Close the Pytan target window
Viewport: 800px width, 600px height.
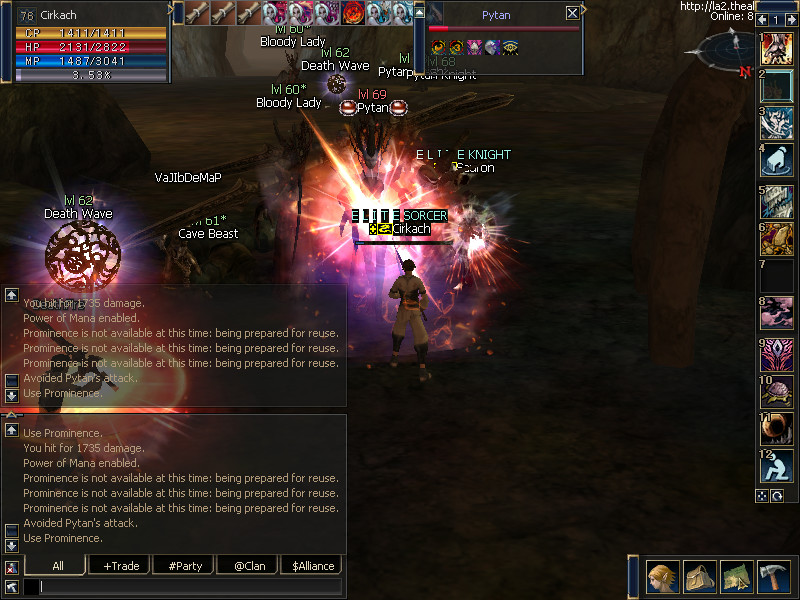(x=572, y=13)
